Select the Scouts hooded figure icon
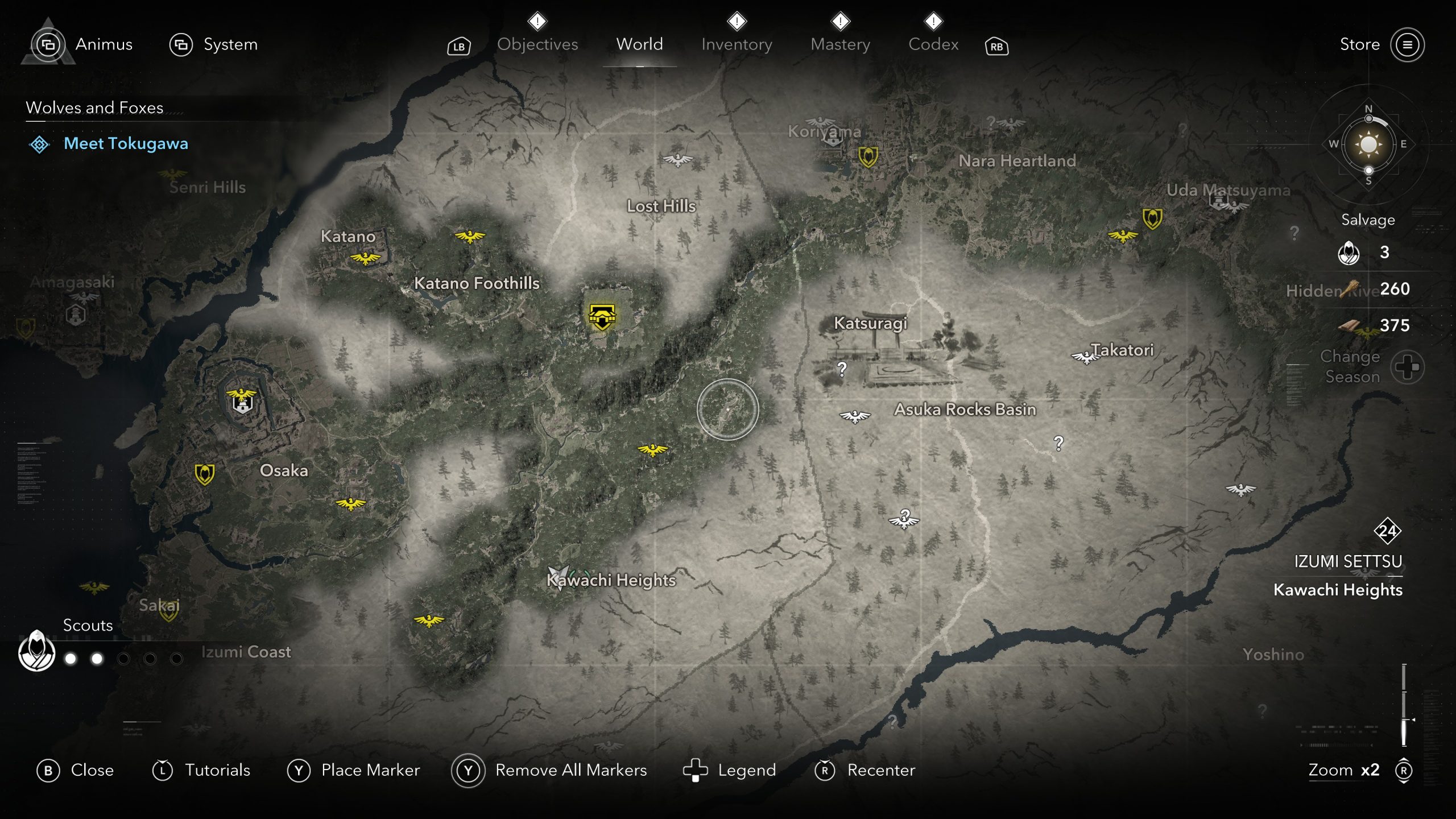 [37, 651]
